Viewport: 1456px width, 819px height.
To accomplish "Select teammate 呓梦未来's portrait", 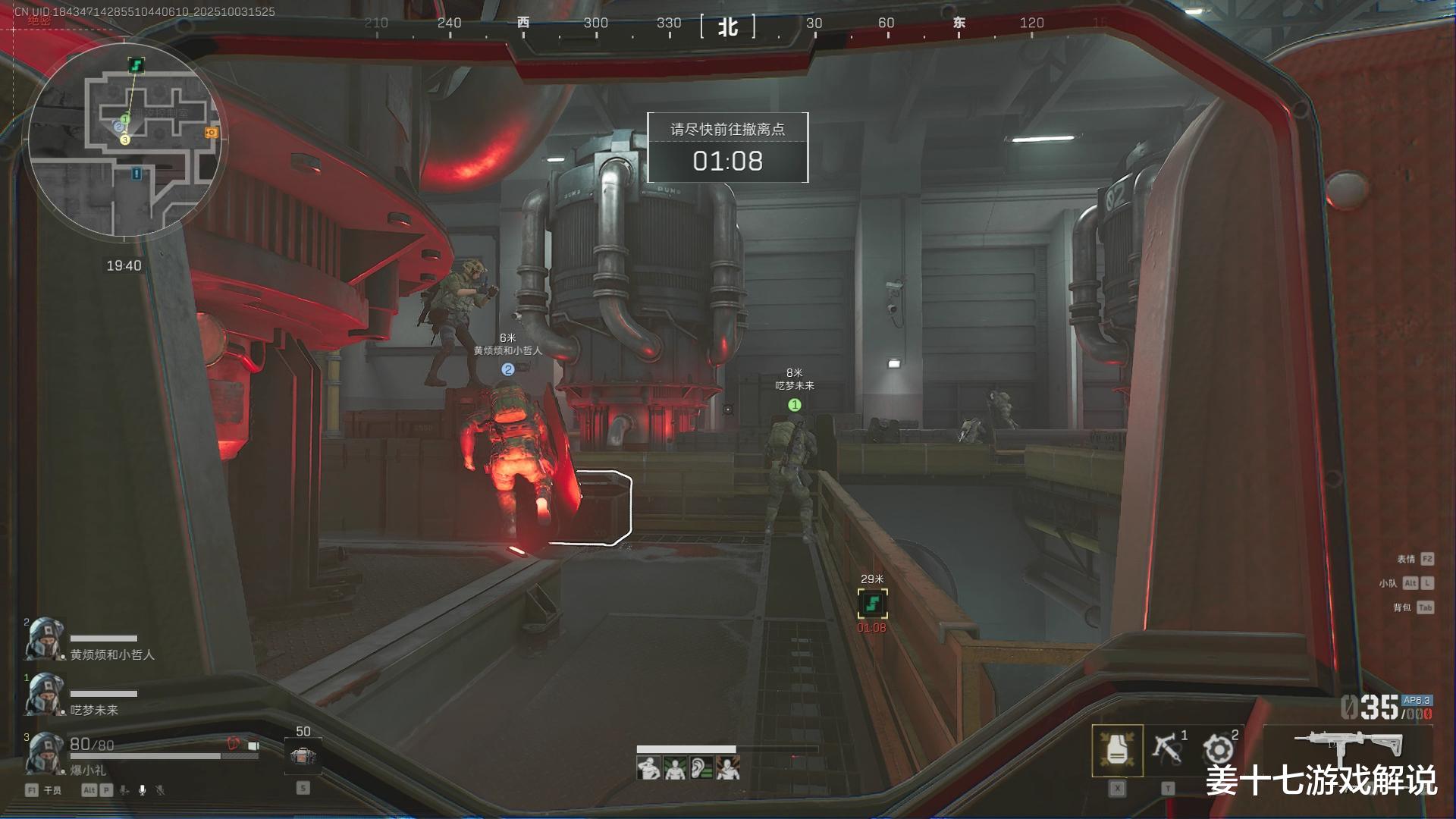I will (x=44, y=695).
